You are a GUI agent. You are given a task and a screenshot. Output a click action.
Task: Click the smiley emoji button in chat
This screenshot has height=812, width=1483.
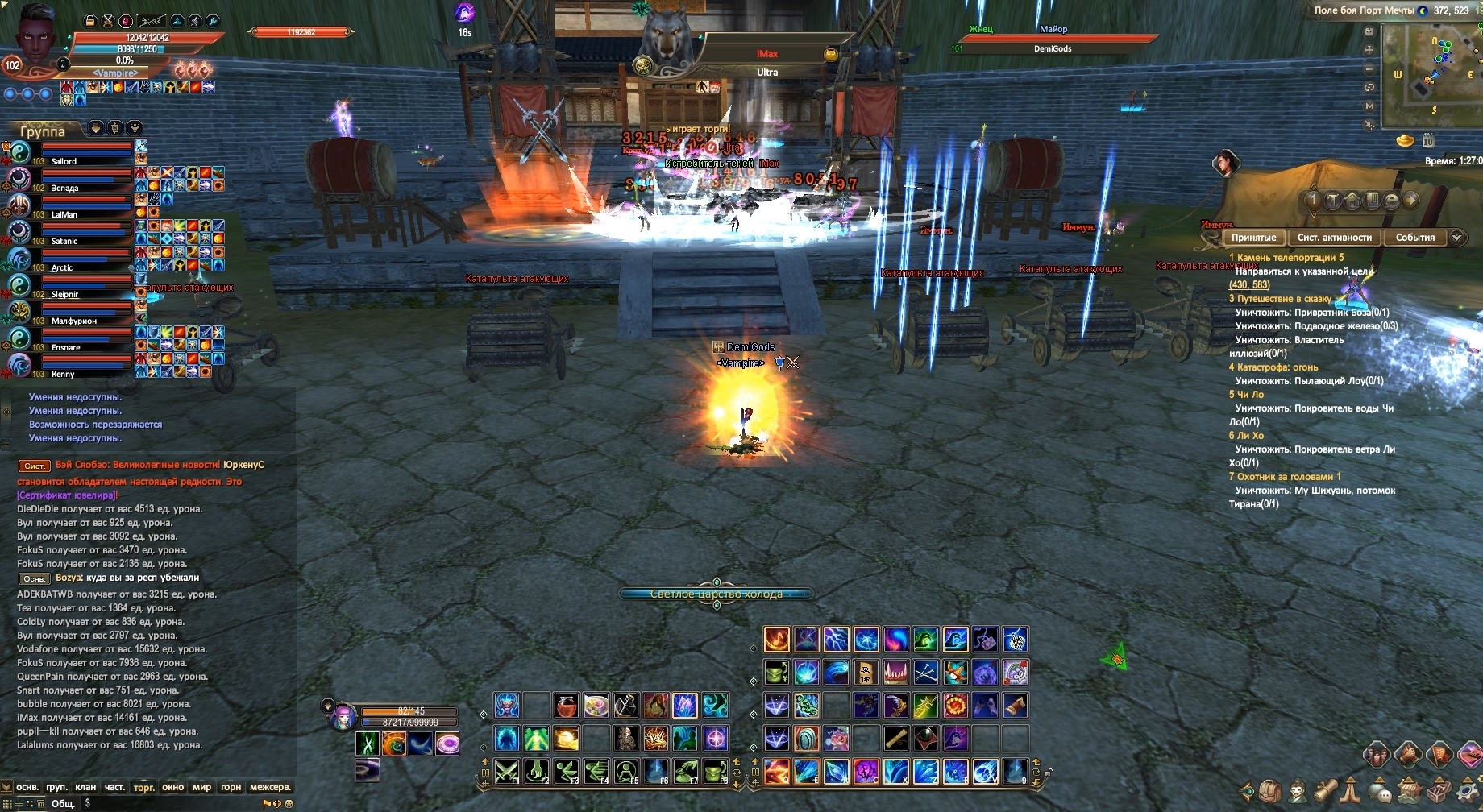tap(289, 803)
